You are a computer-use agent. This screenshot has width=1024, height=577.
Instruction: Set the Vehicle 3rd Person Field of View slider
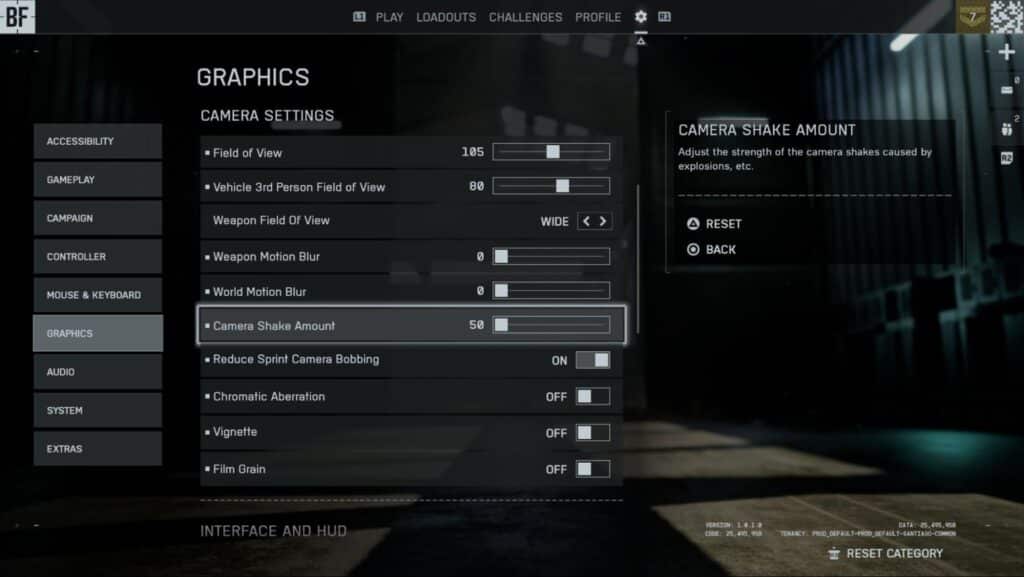[x=562, y=186]
